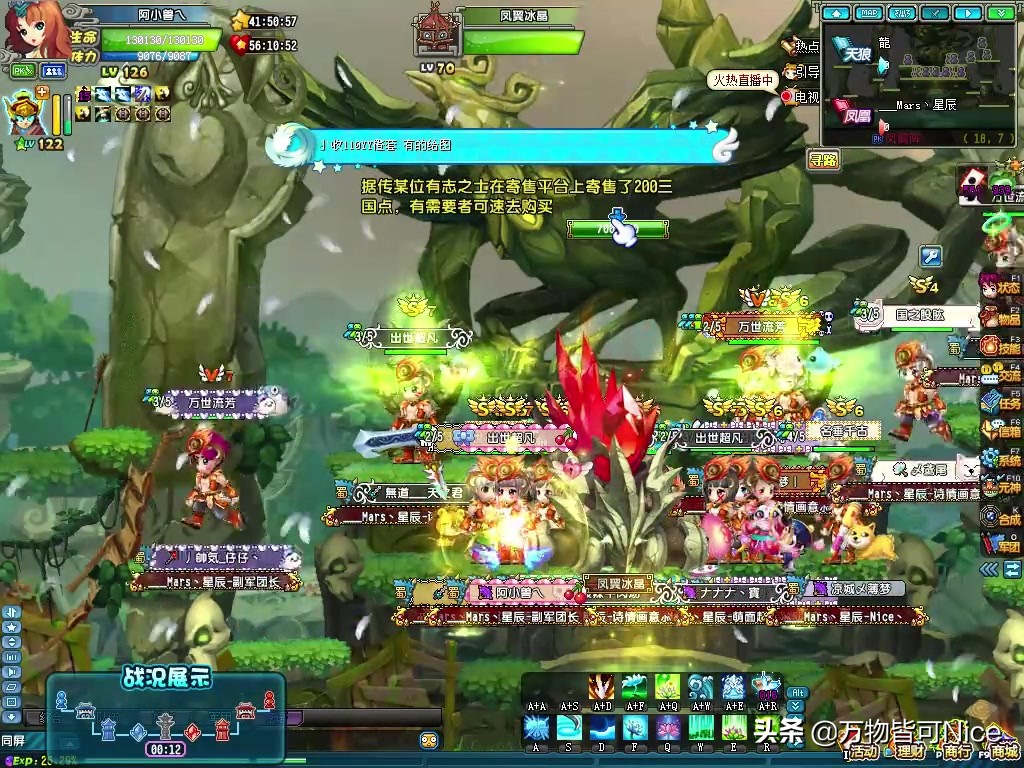
Task: Click the blue wrench tool button
Action: click(x=931, y=257)
